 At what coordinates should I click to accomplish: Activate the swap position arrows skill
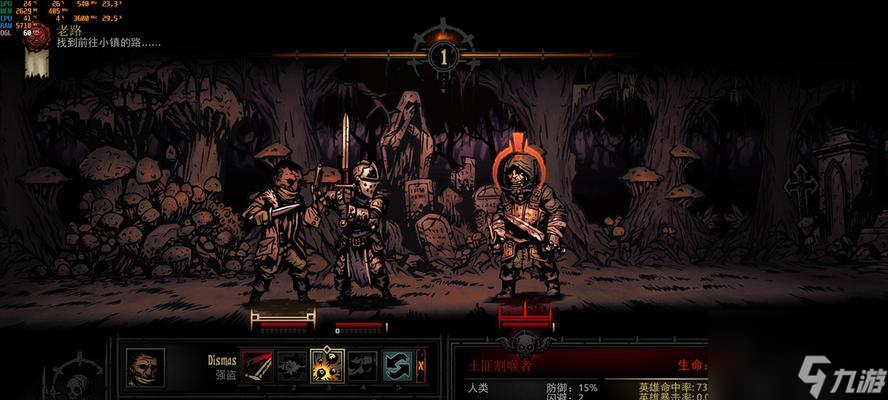(x=396, y=366)
